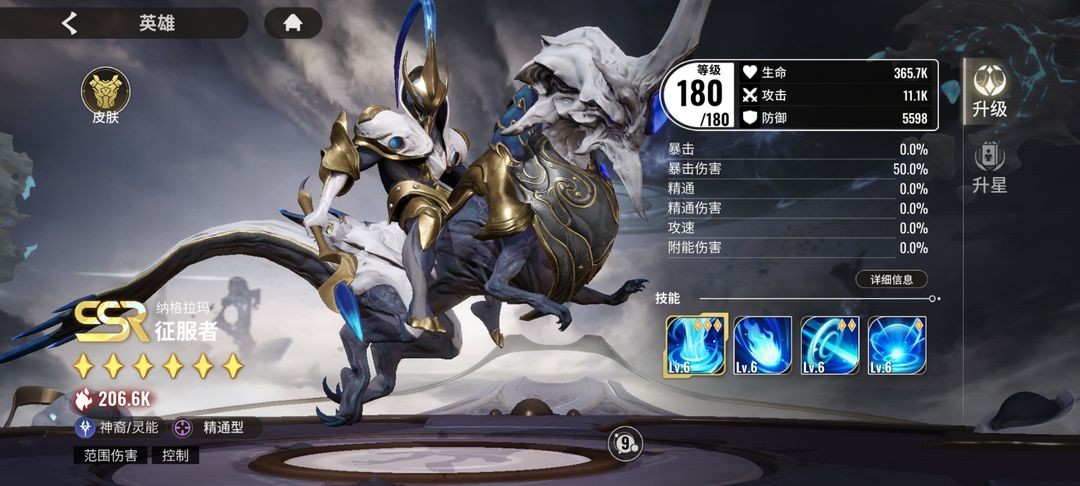Switch to the 升级 level-up tab

point(990,91)
